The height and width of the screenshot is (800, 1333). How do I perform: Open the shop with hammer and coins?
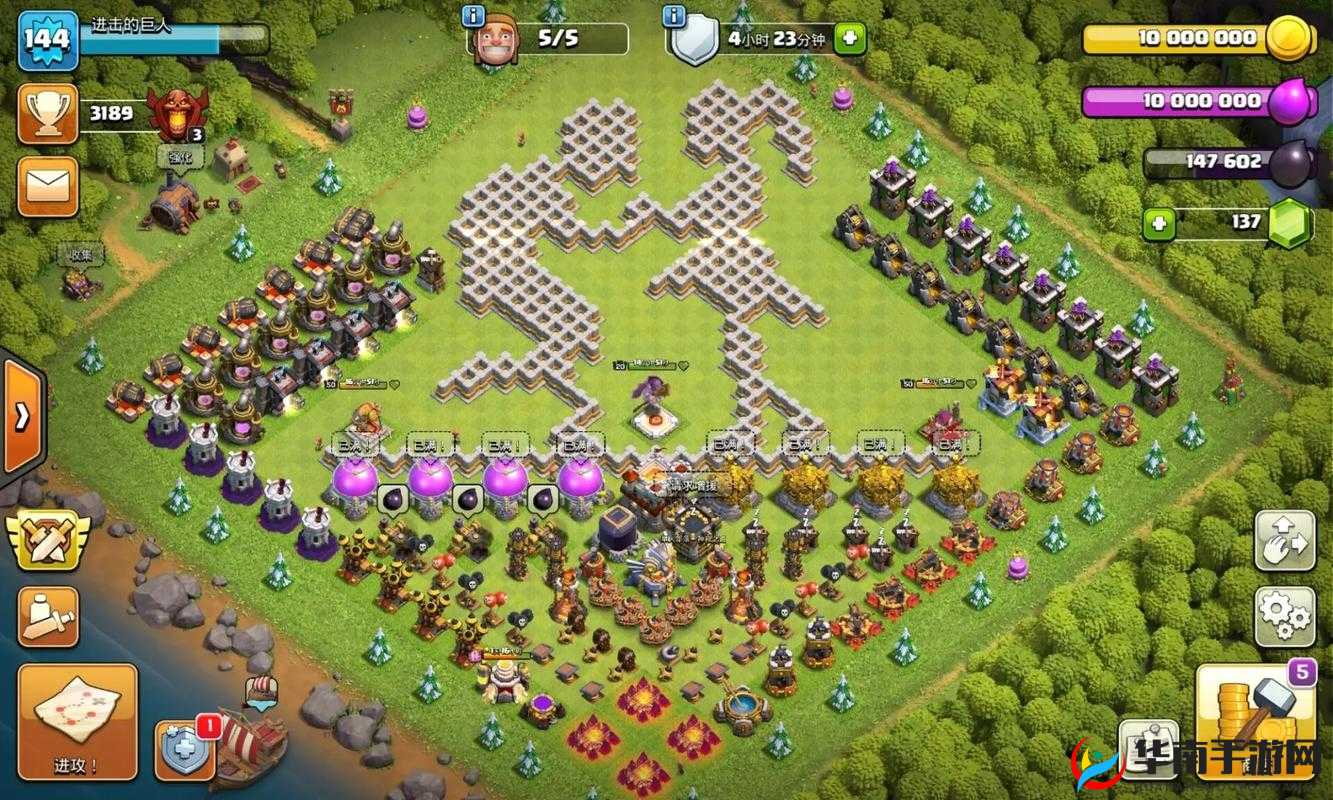(1255, 721)
